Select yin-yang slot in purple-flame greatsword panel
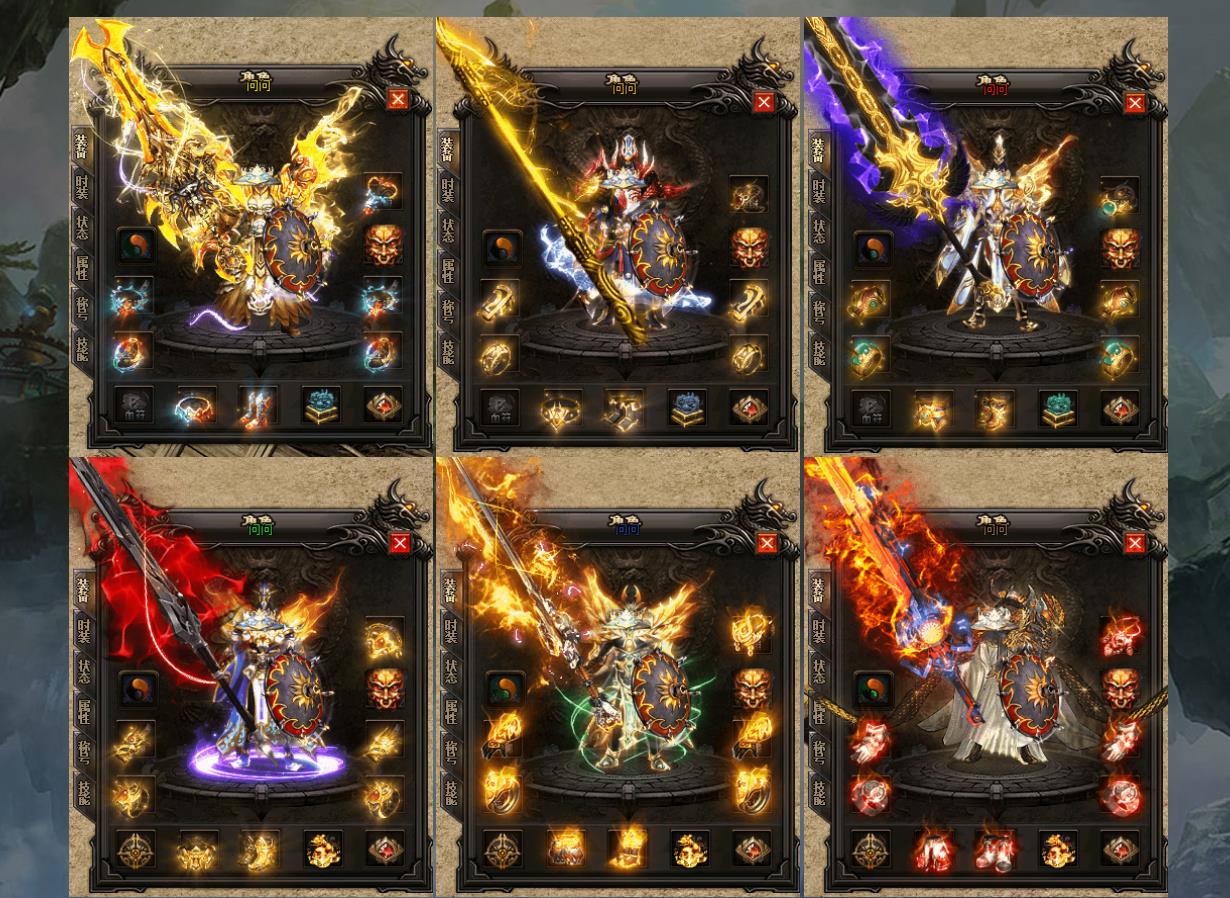The width and height of the screenshot is (1230, 898). (872, 248)
